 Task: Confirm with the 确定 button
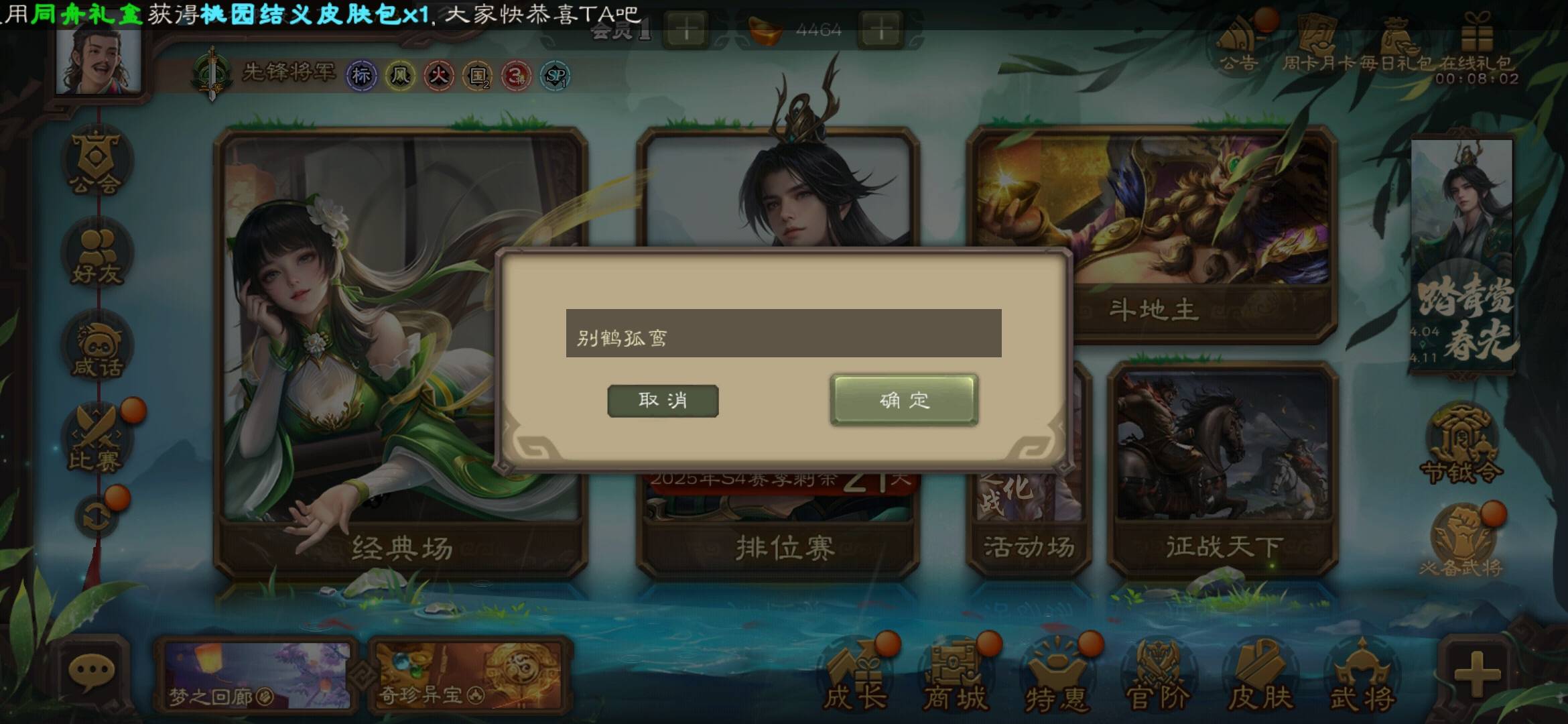coord(904,400)
